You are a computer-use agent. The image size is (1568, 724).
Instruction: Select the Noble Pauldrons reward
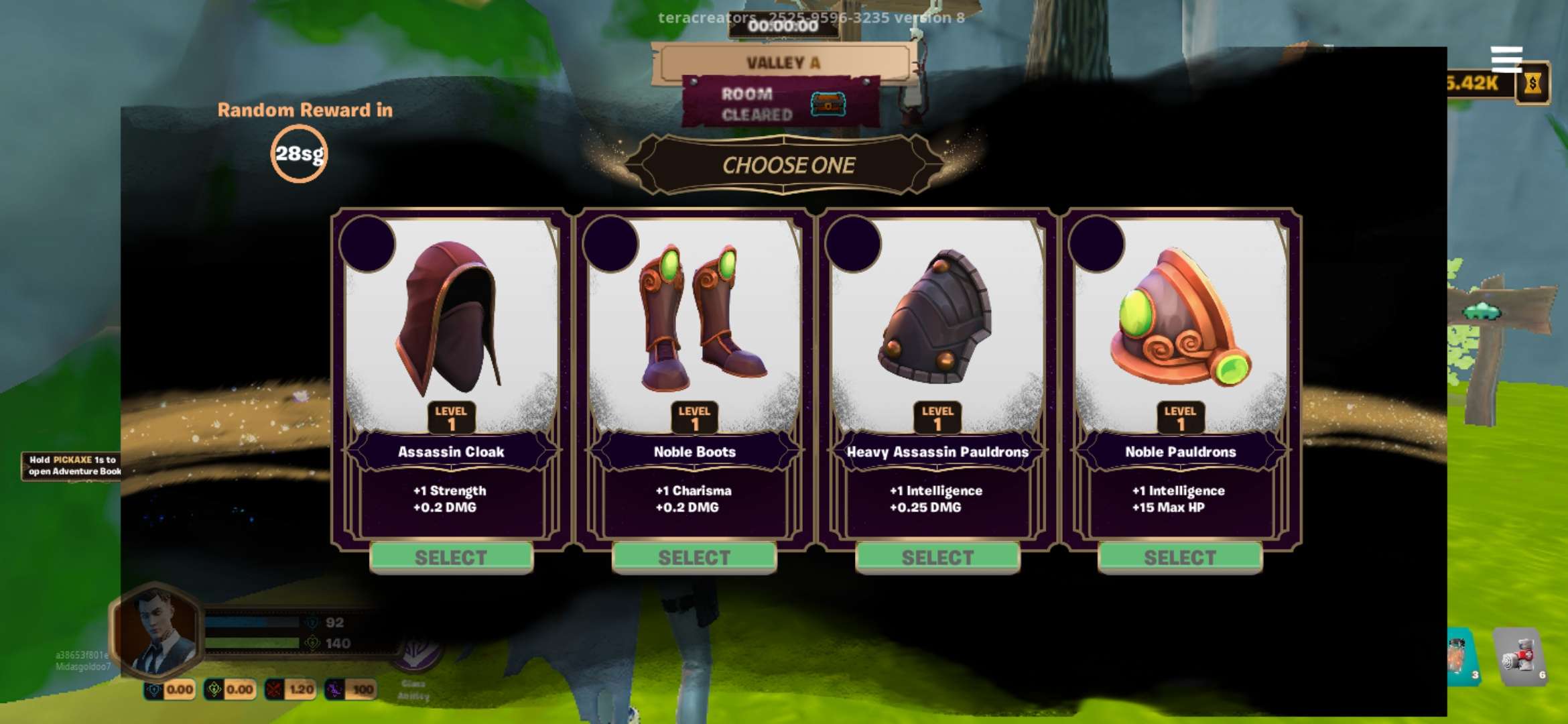(x=1180, y=557)
